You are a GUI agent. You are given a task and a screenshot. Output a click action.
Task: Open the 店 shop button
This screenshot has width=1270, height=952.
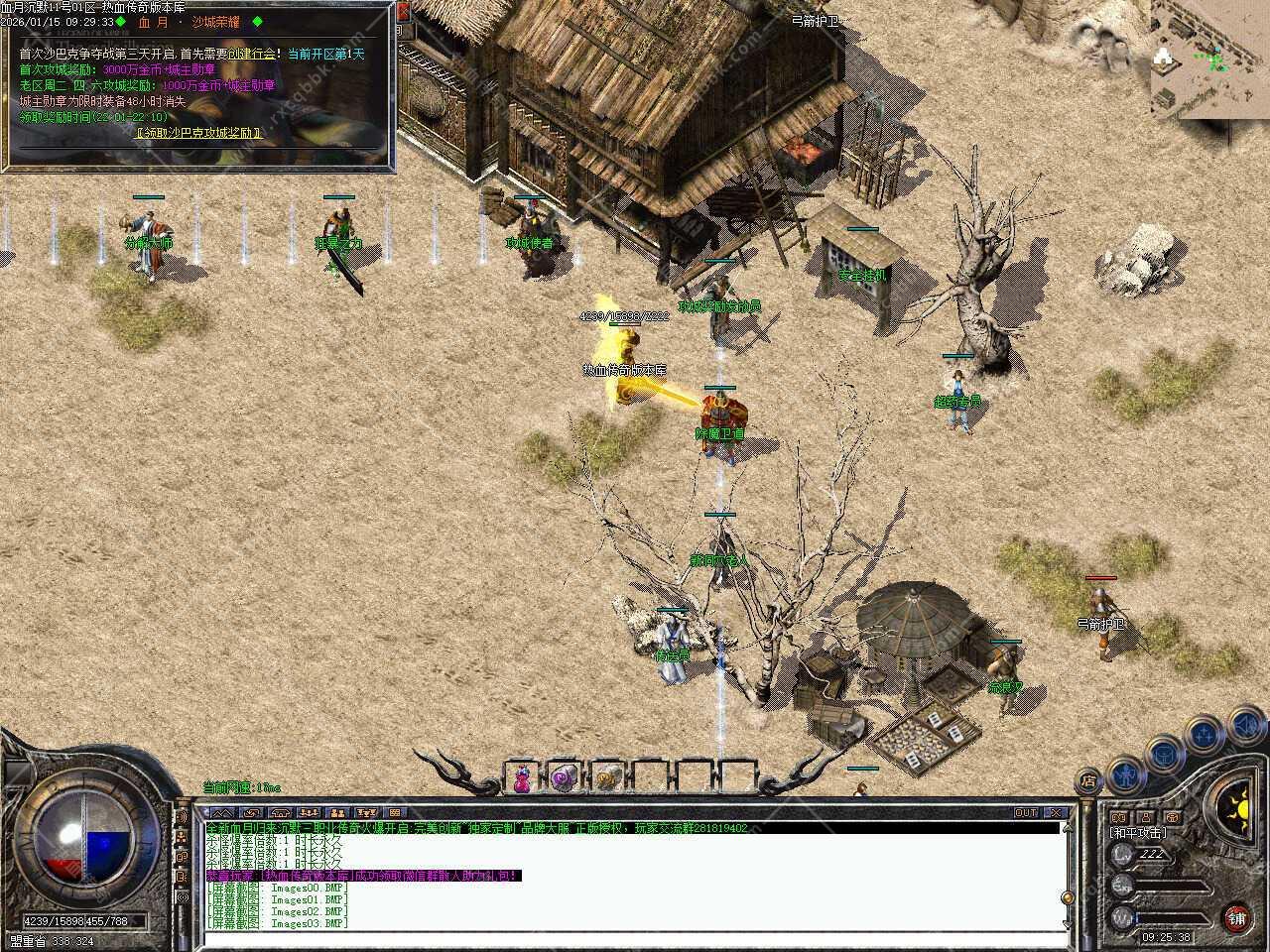(1088, 781)
